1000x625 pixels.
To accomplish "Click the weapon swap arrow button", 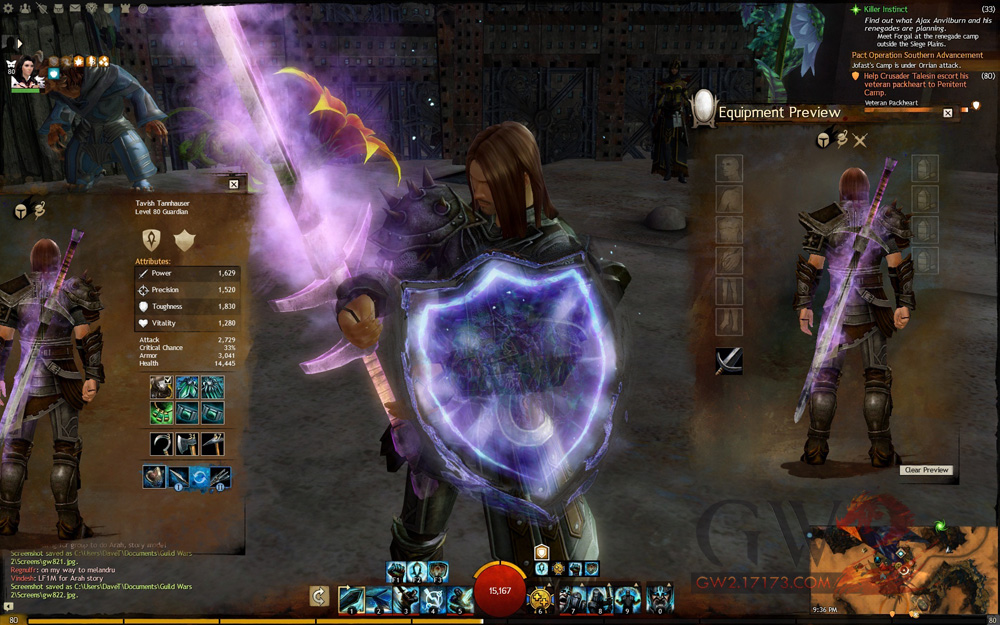I will click(x=320, y=597).
